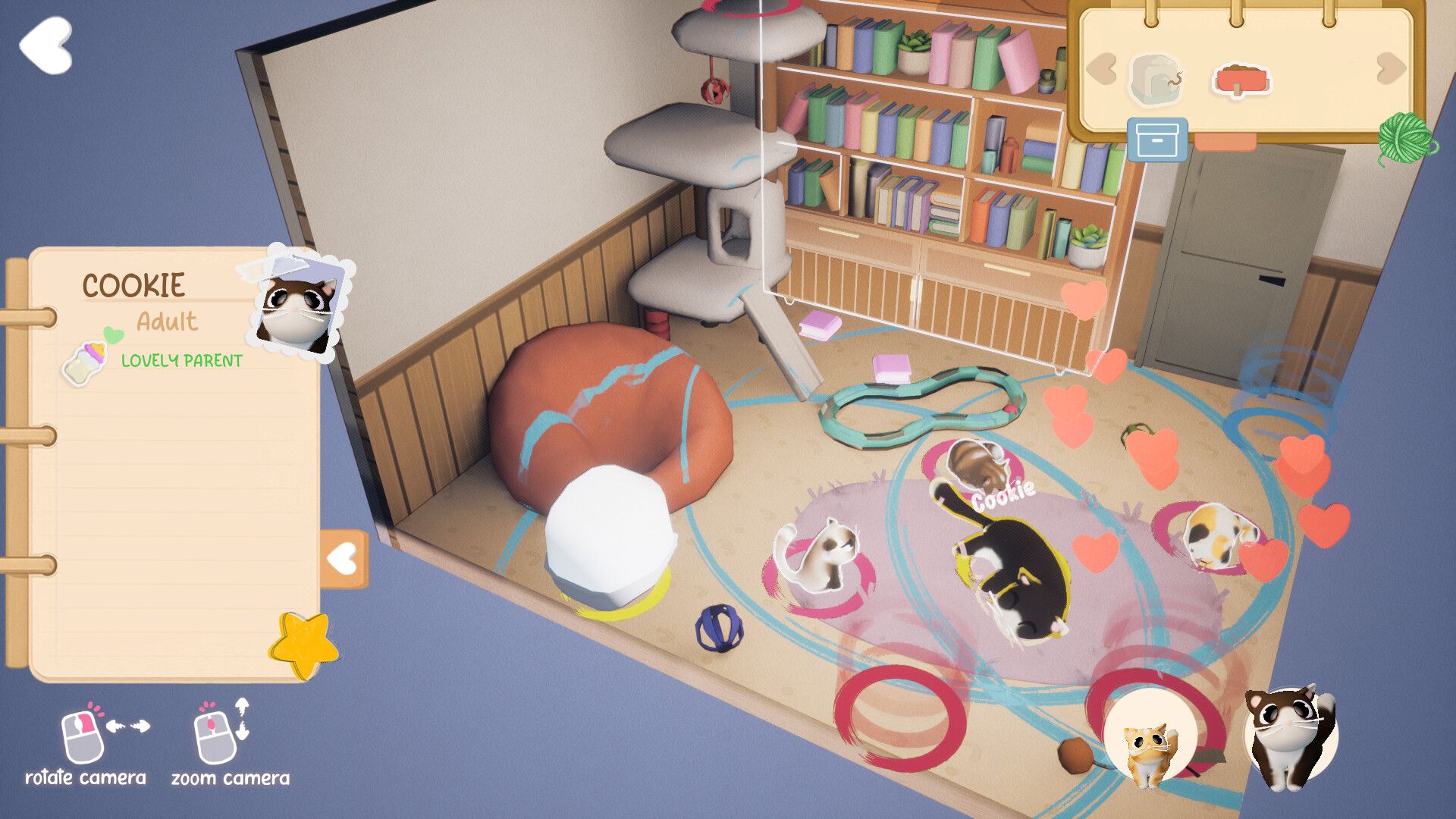Go back with the white heart arrow
This screenshot has height=819, width=1456.
pos(47,45)
